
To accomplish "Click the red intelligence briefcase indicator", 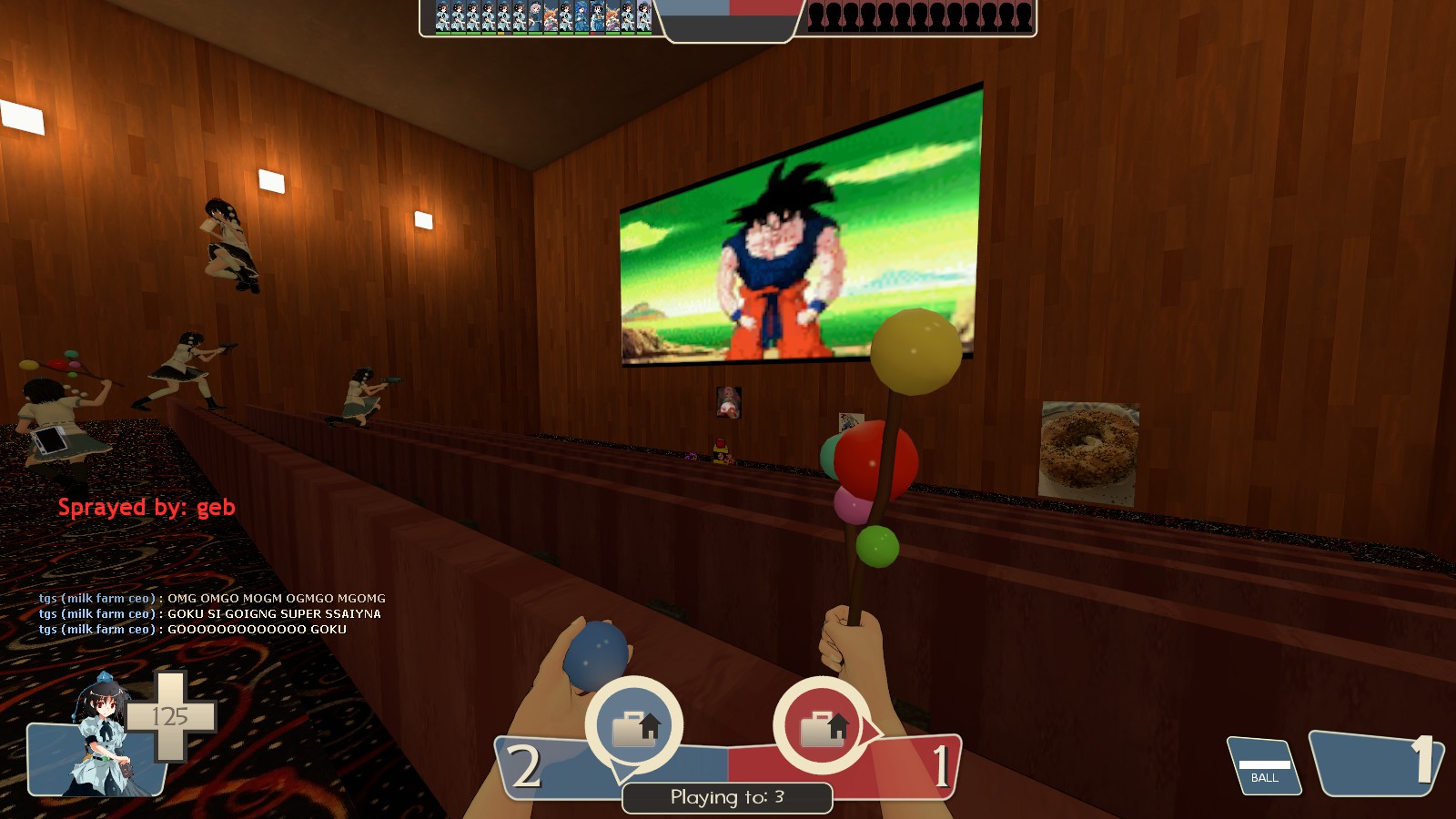I will [x=822, y=725].
